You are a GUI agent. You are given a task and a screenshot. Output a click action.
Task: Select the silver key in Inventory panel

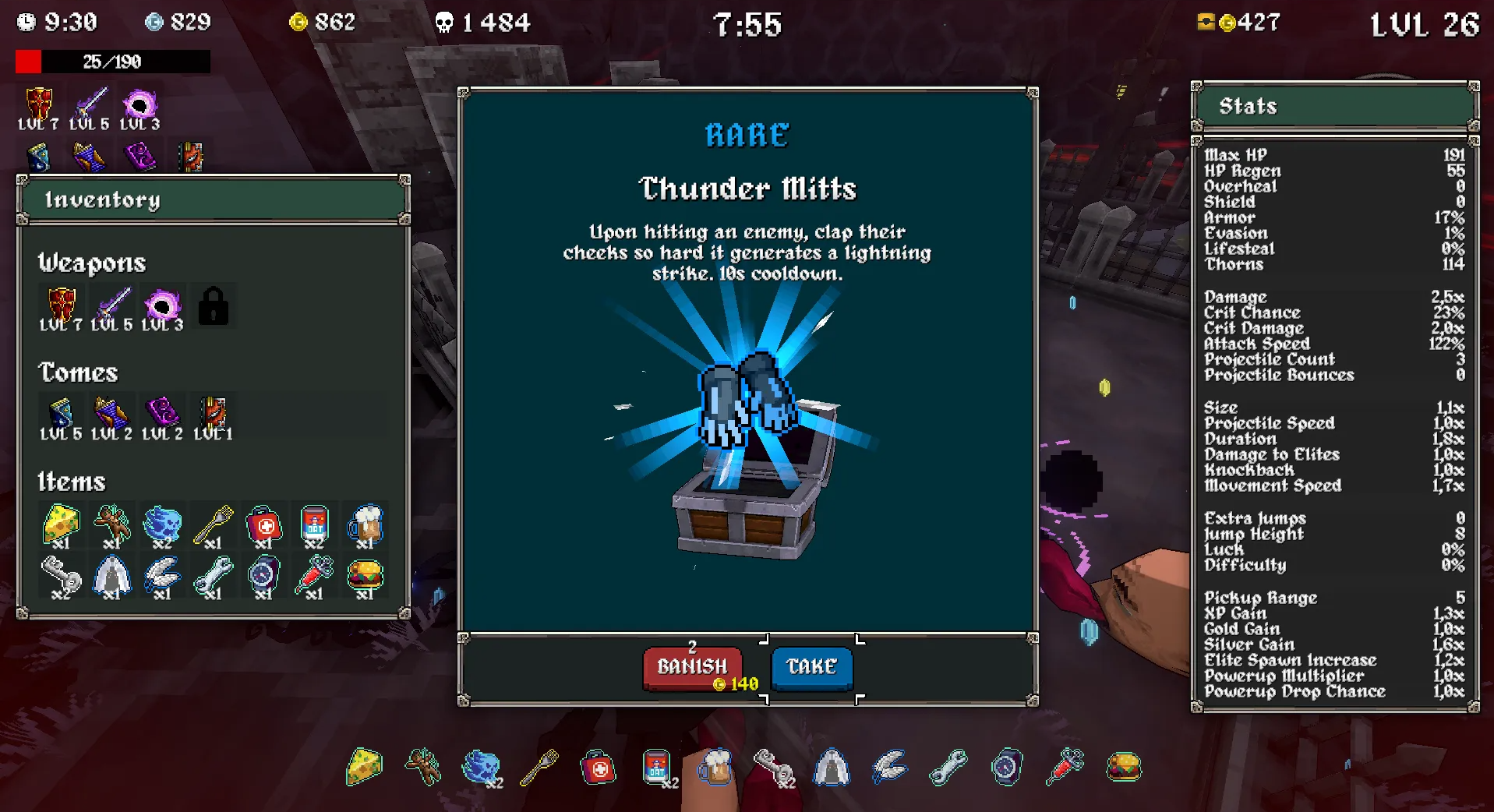pyautogui.click(x=61, y=577)
